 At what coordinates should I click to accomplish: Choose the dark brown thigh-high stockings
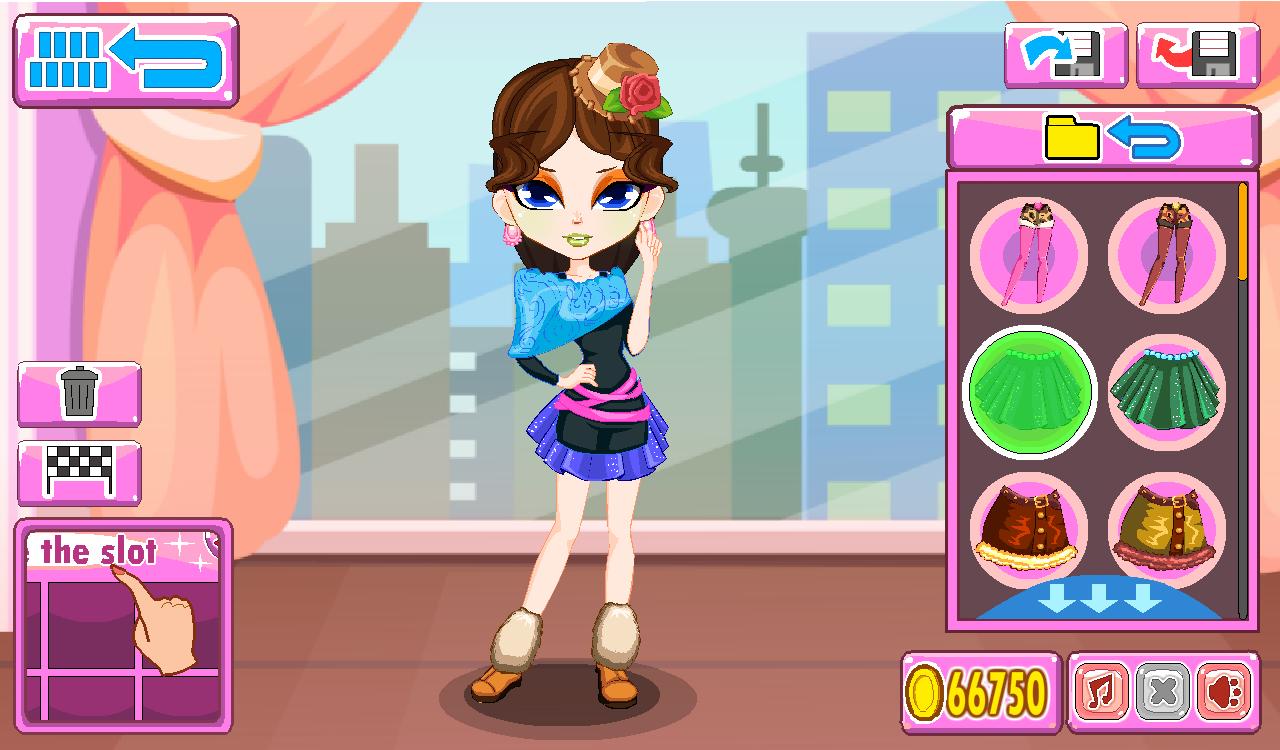[x=1168, y=255]
